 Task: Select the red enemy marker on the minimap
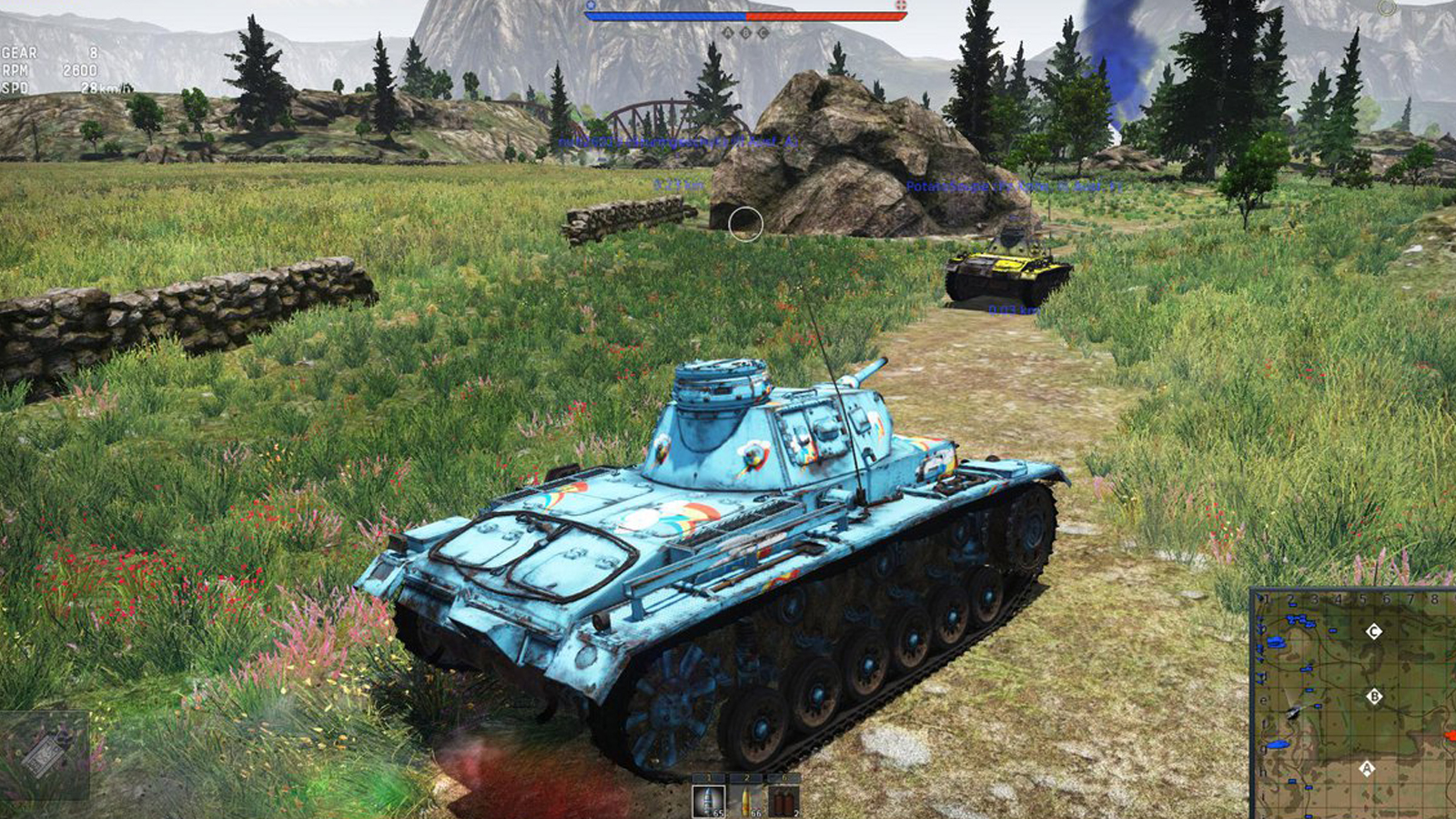click(1452, 735)
